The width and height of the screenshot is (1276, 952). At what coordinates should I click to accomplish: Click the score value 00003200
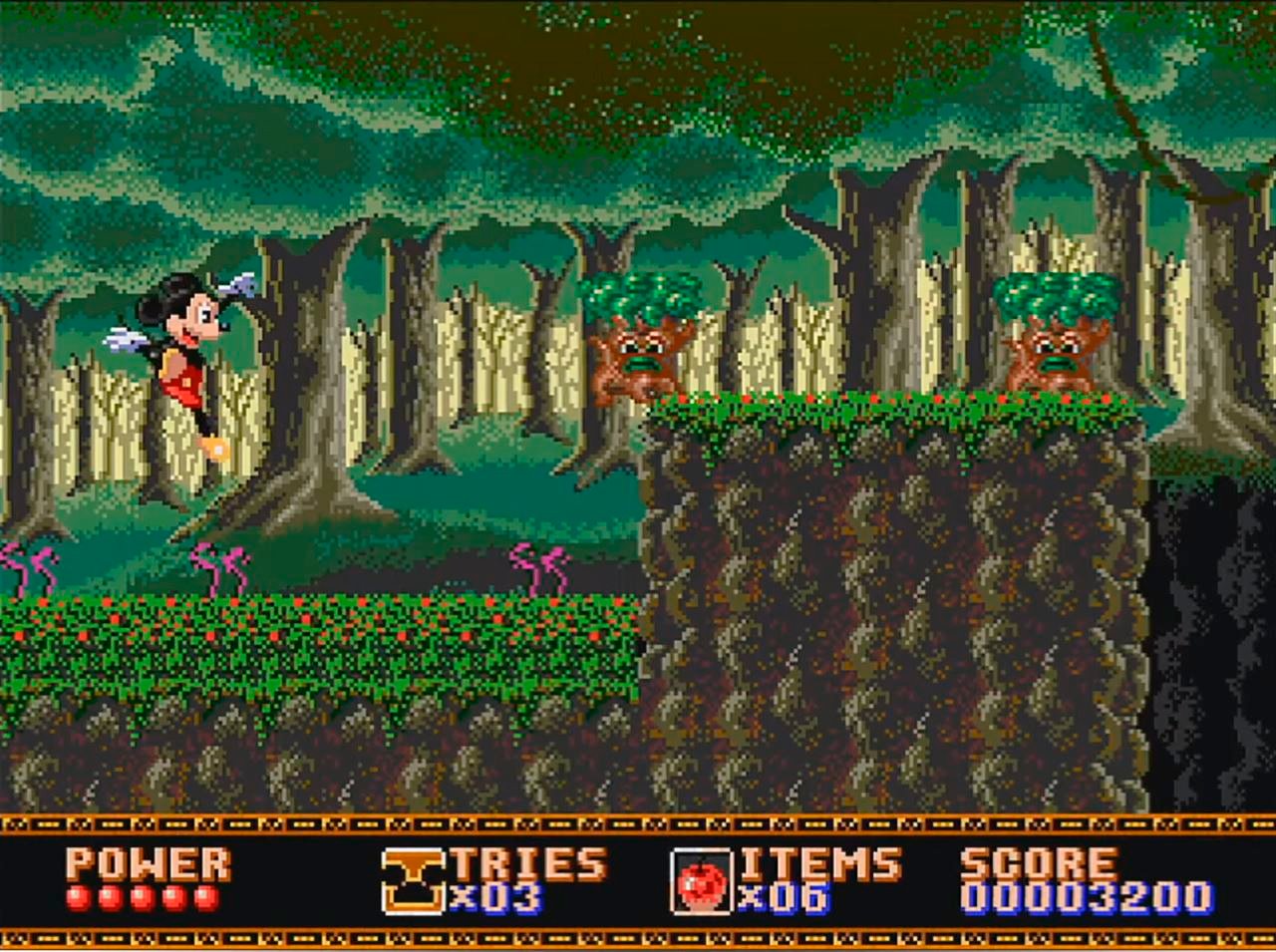tap(1082, 895)
